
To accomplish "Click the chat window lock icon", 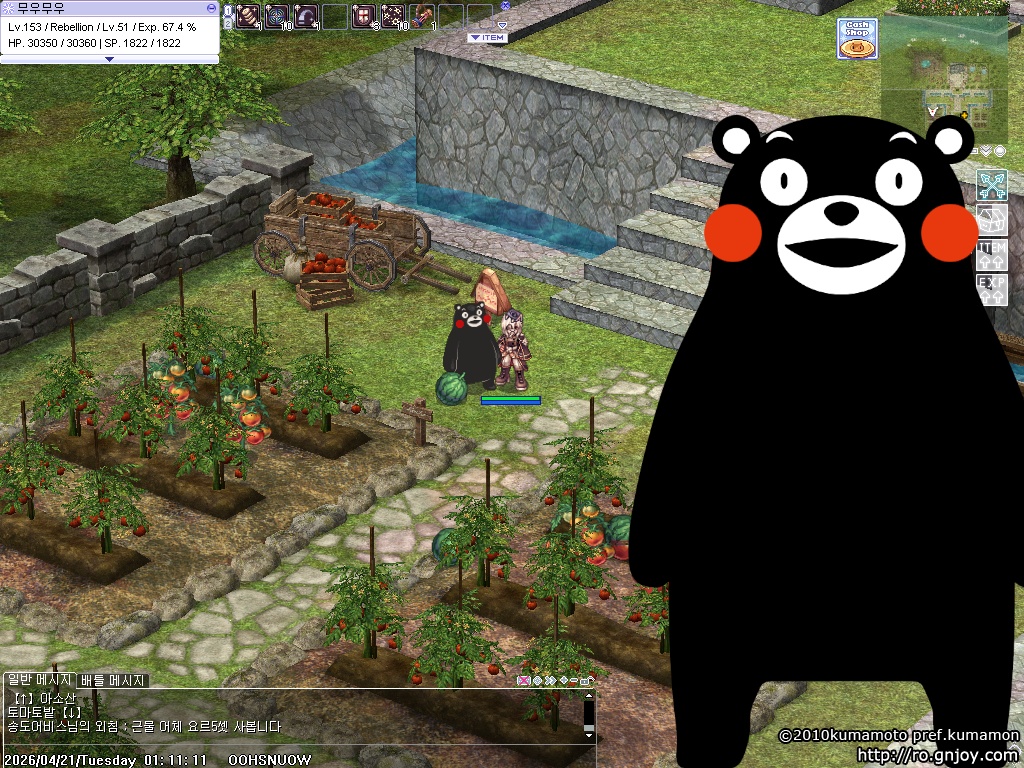I will (585, 681).
